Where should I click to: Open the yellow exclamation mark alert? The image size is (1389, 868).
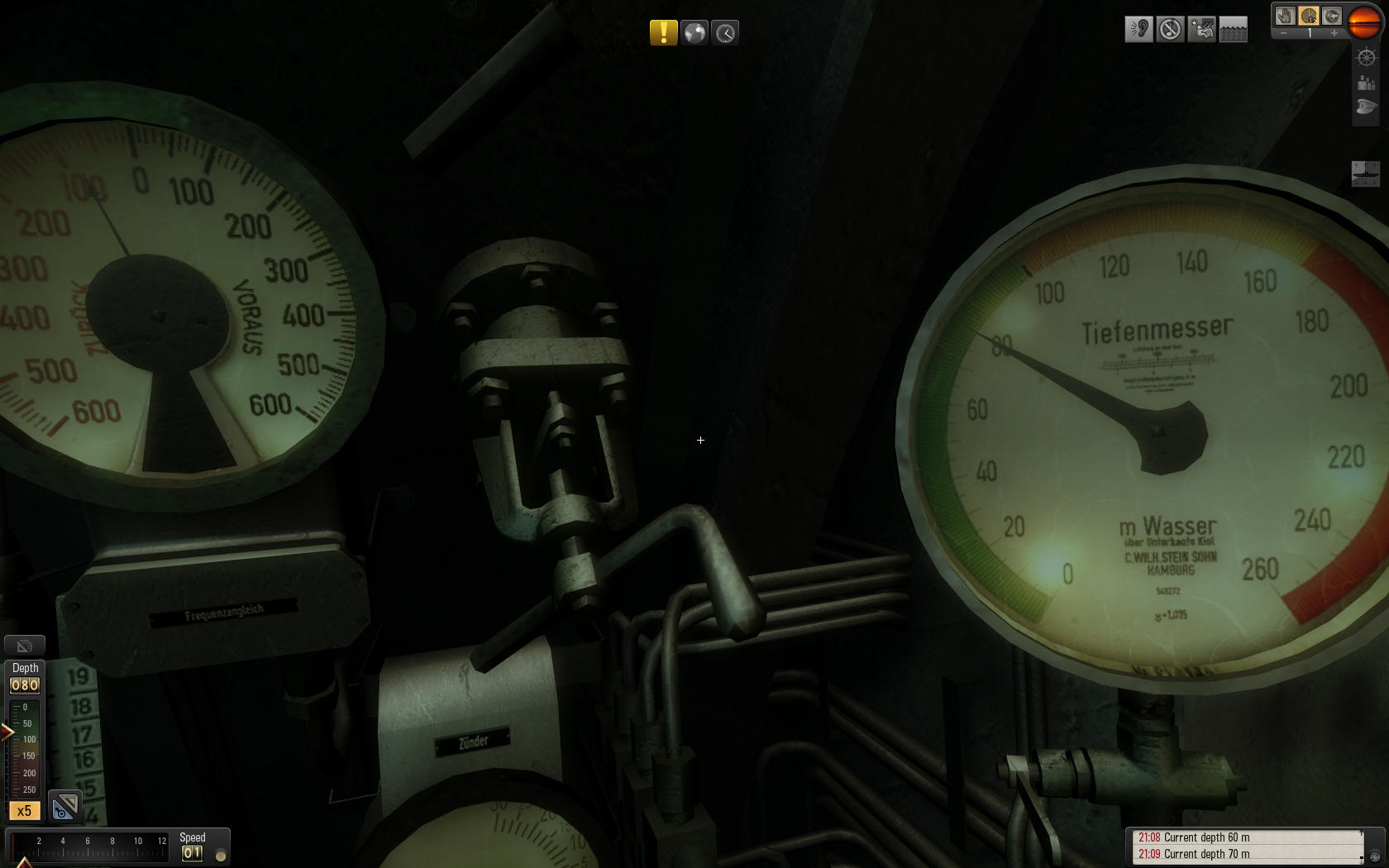point(663,33)
